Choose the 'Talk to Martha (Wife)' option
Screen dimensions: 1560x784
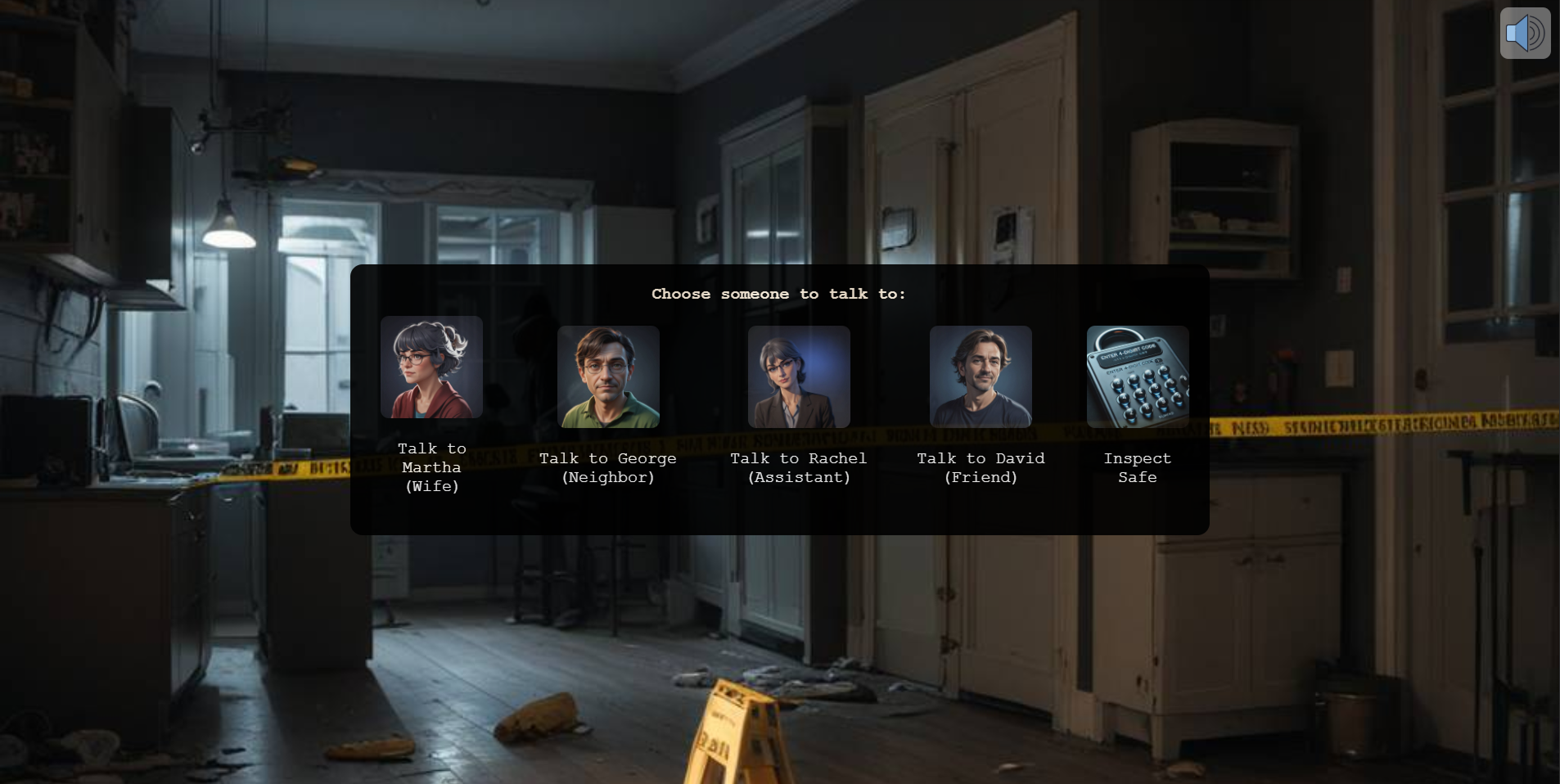pos(431,467)
